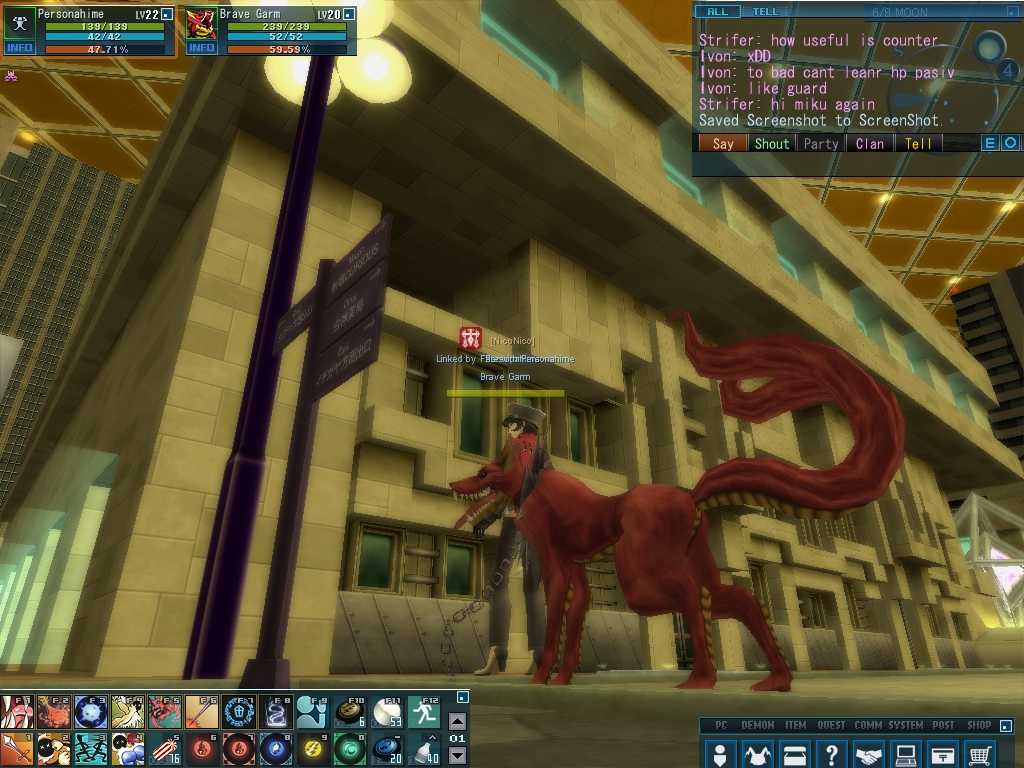Switch hotbar page with the up arrow
This screenshot has height=768, width=1024.
pyautogui.click(x=457, y=721)
